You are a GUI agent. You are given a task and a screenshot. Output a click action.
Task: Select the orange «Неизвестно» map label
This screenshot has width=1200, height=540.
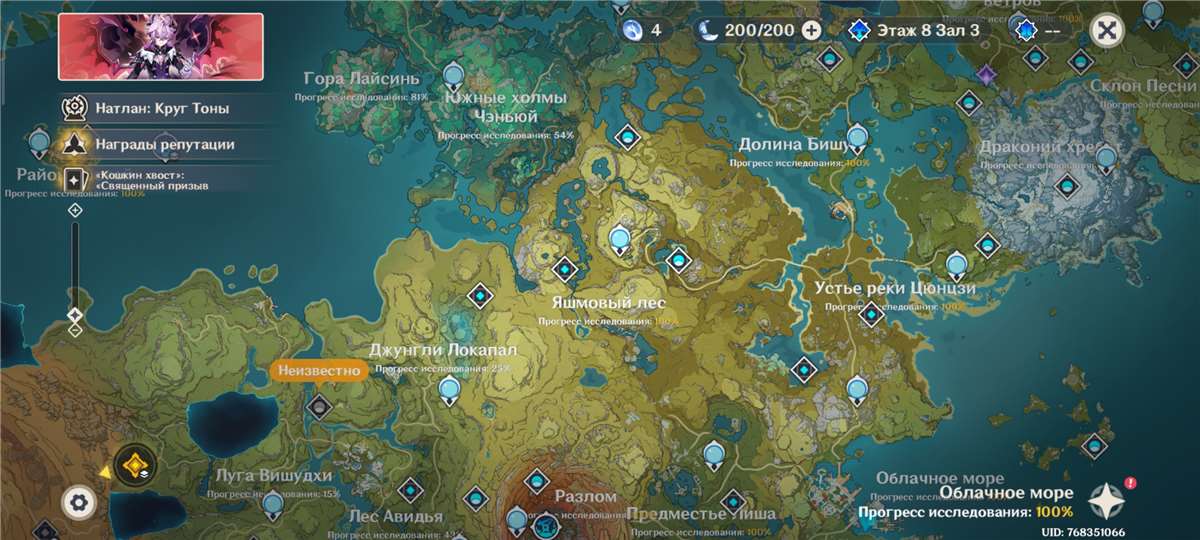pos(315,371)
